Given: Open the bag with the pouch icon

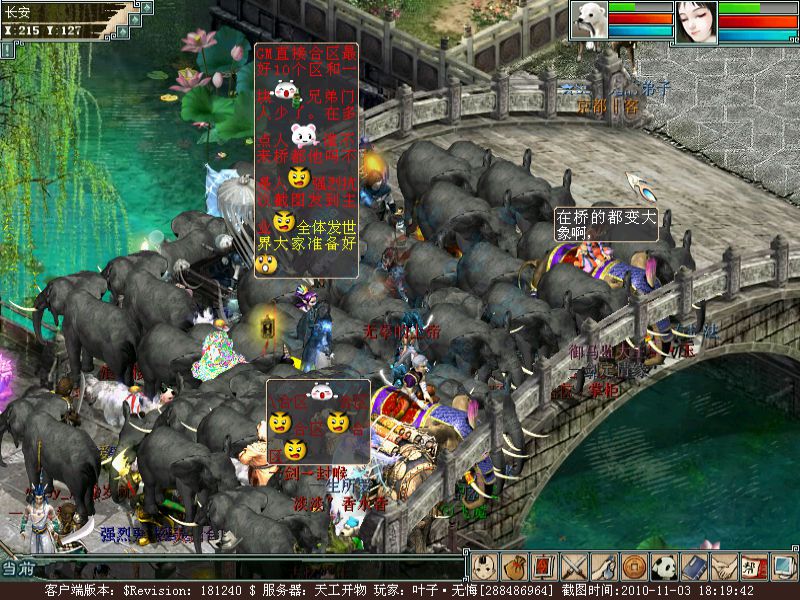Looking at the screenshot, I should coord(514,568).
